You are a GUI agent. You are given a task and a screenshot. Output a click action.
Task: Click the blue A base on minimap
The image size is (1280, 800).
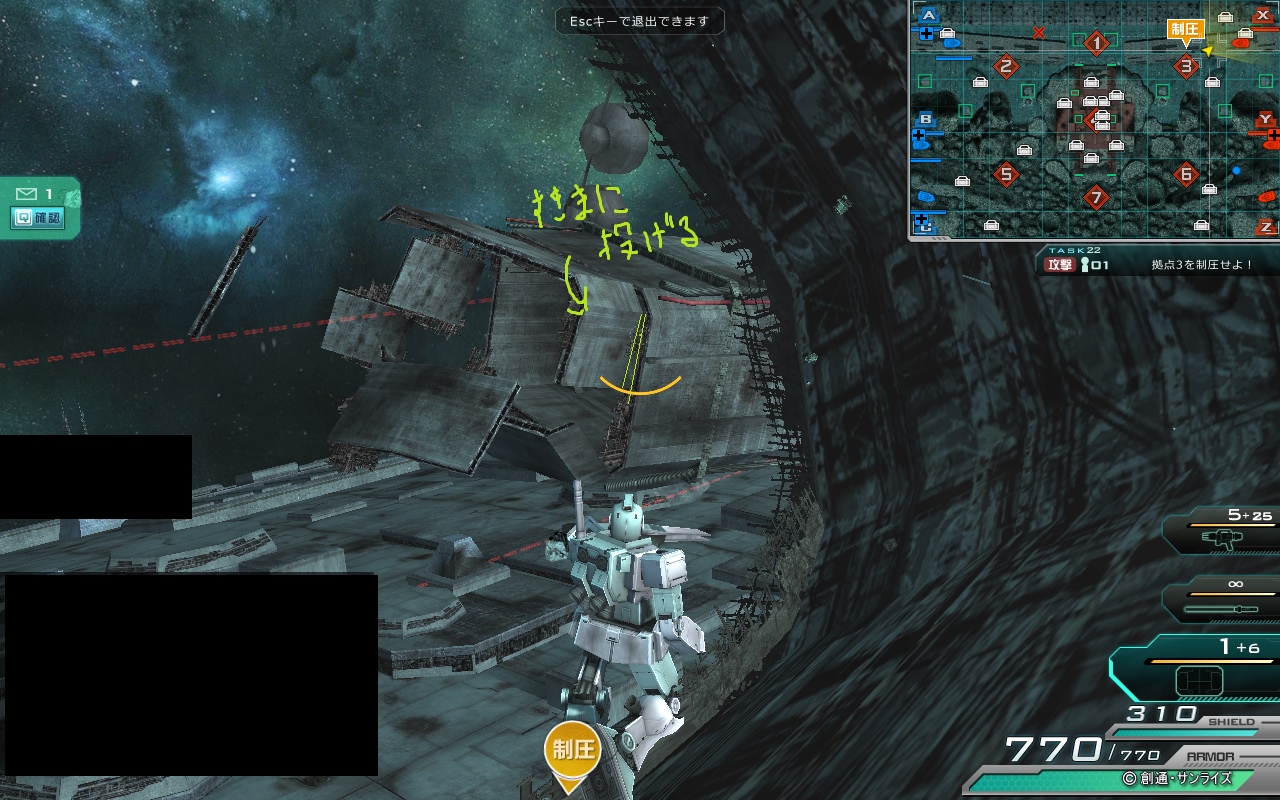pos(929,15)
